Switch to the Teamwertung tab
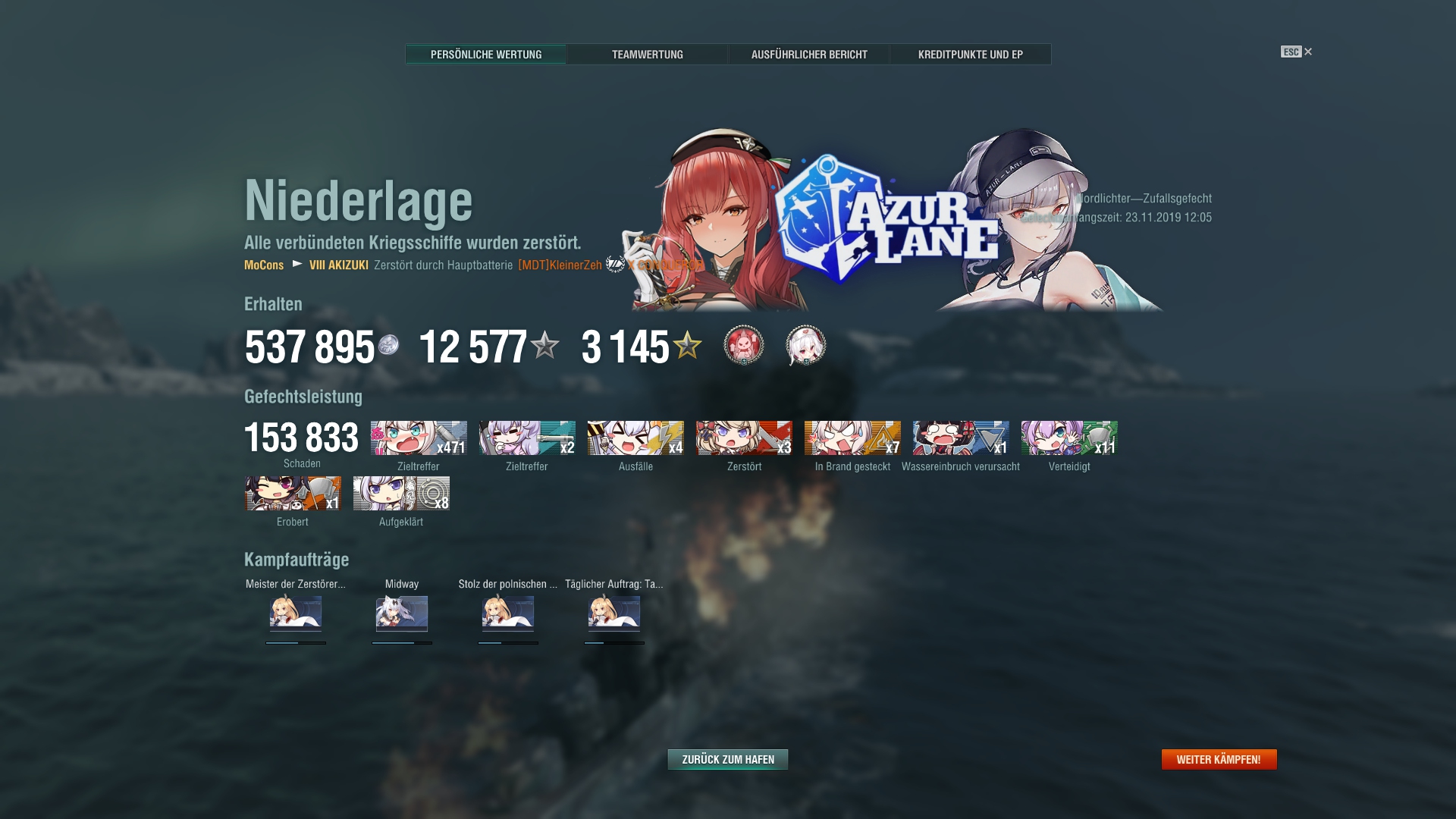 point(648,54)
